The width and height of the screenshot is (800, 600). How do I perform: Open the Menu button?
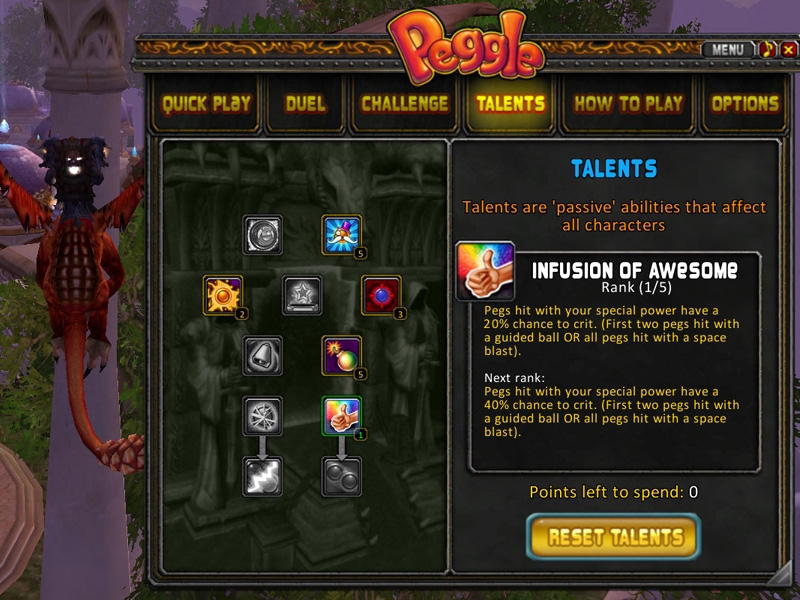(x=727, y=49)
